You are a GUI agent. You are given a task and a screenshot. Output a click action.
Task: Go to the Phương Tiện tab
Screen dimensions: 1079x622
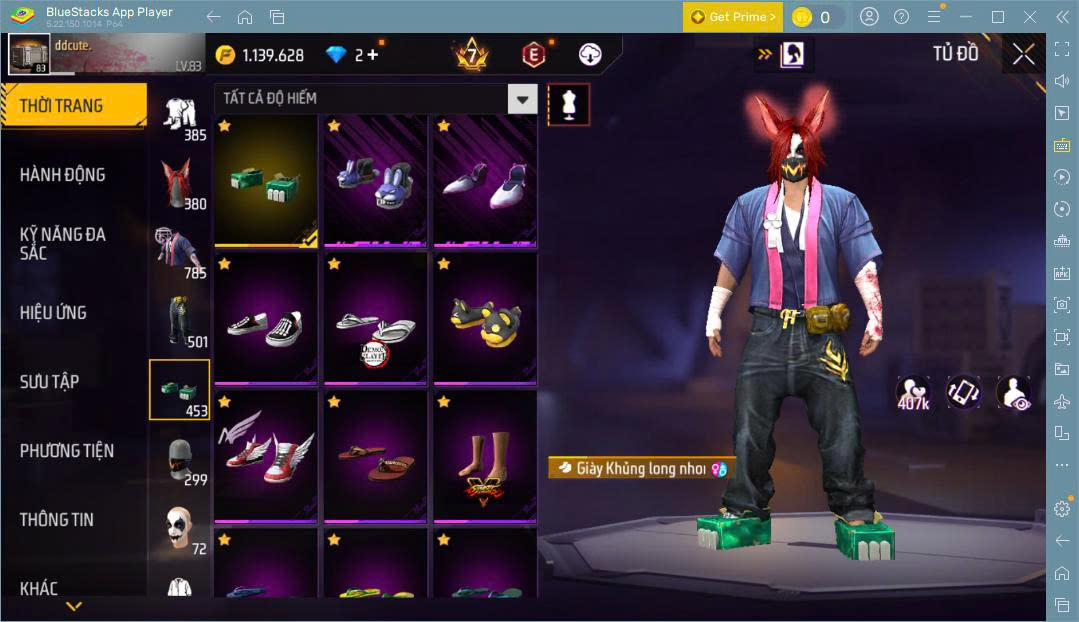tap(67, 451)
